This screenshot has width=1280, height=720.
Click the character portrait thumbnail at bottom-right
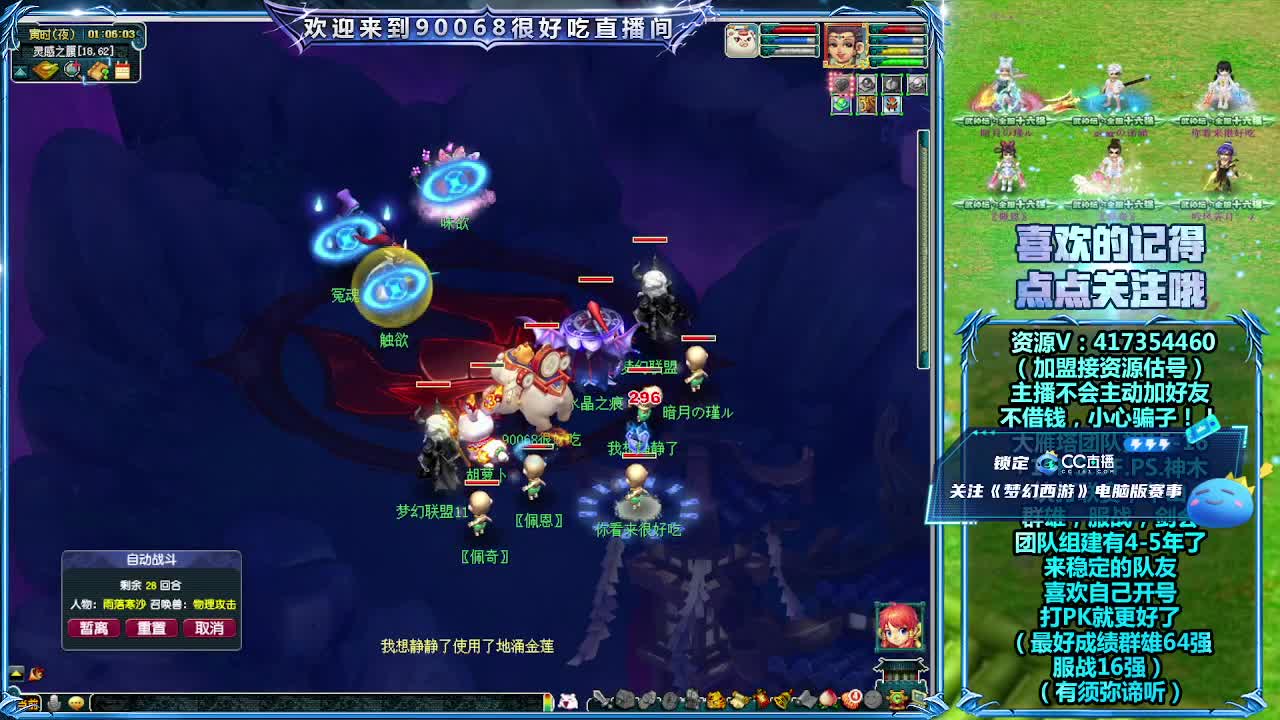pos(897,628)
